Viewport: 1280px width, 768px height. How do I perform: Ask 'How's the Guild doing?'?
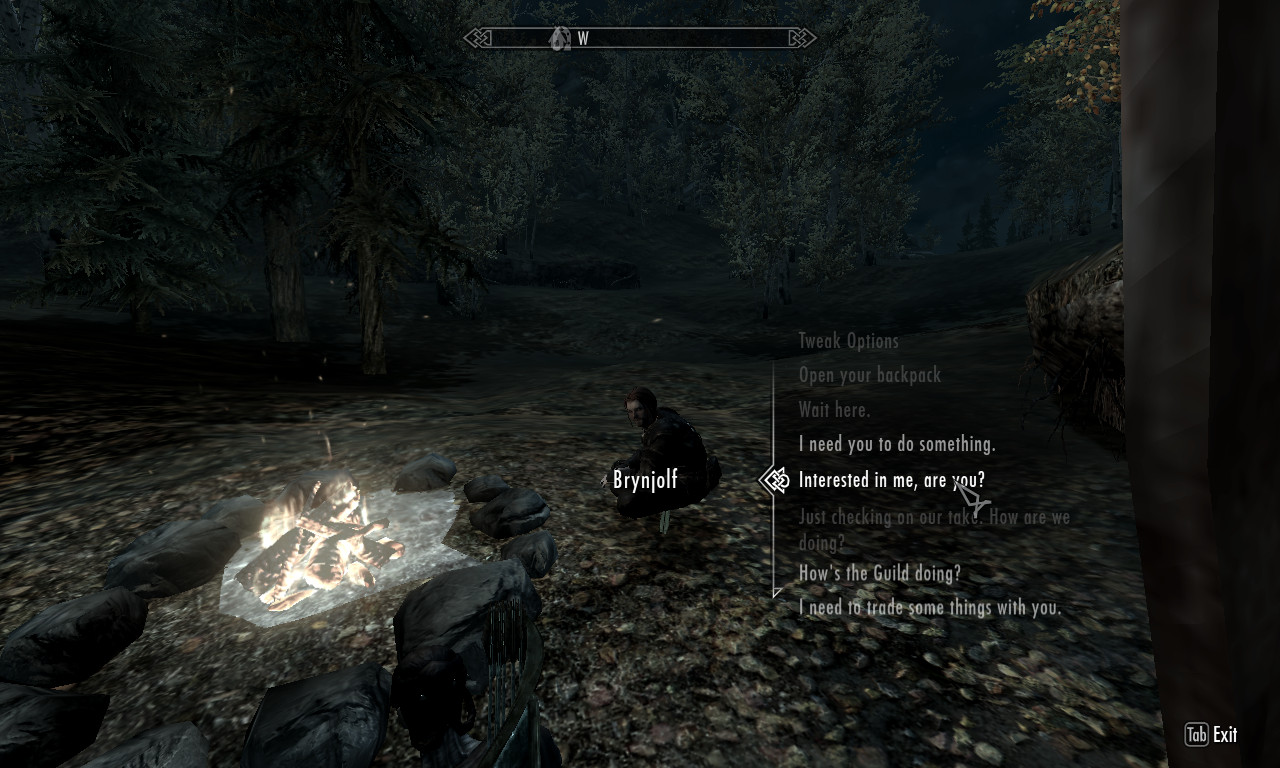[879, 573]
